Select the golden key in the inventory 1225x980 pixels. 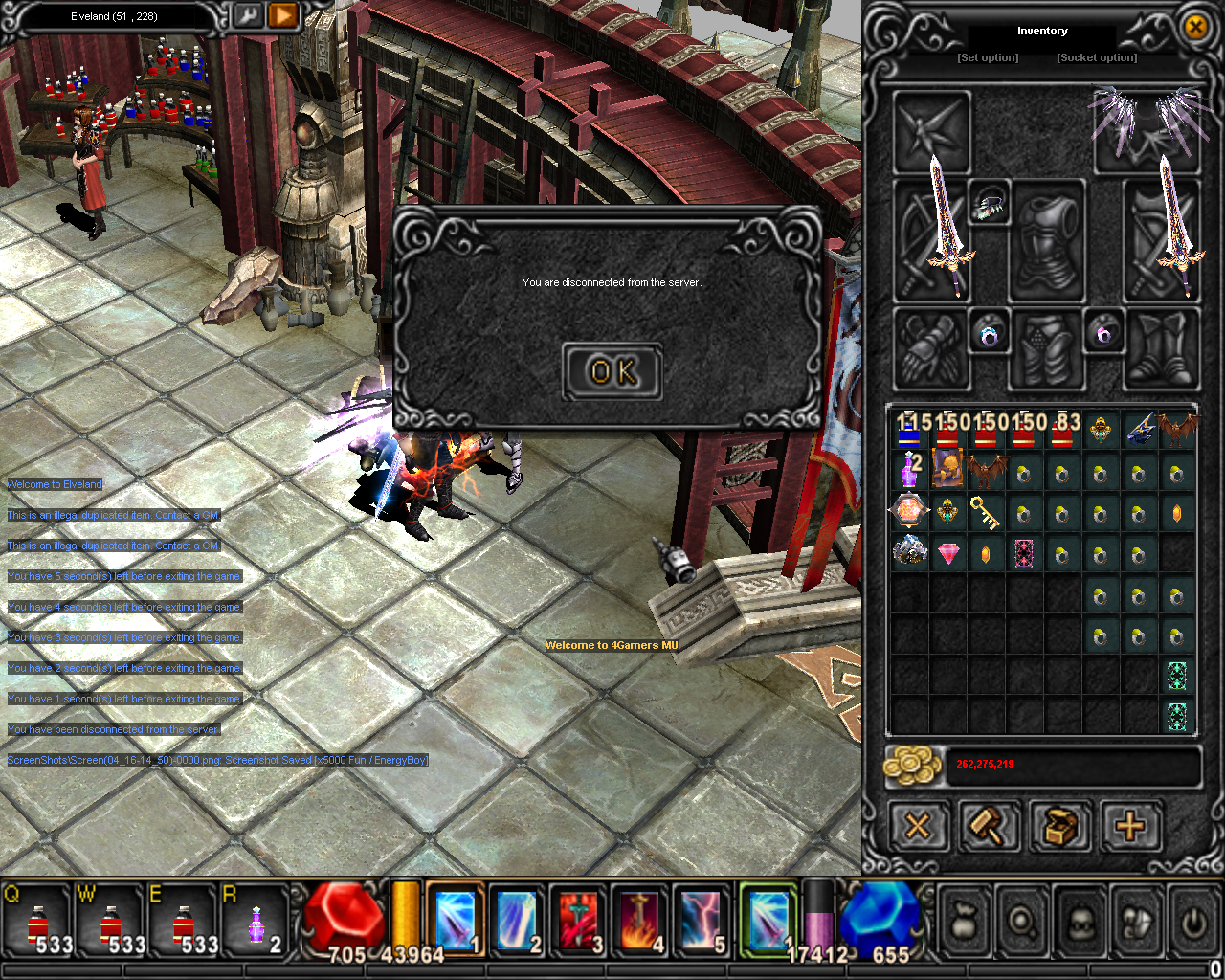point(985,513)
